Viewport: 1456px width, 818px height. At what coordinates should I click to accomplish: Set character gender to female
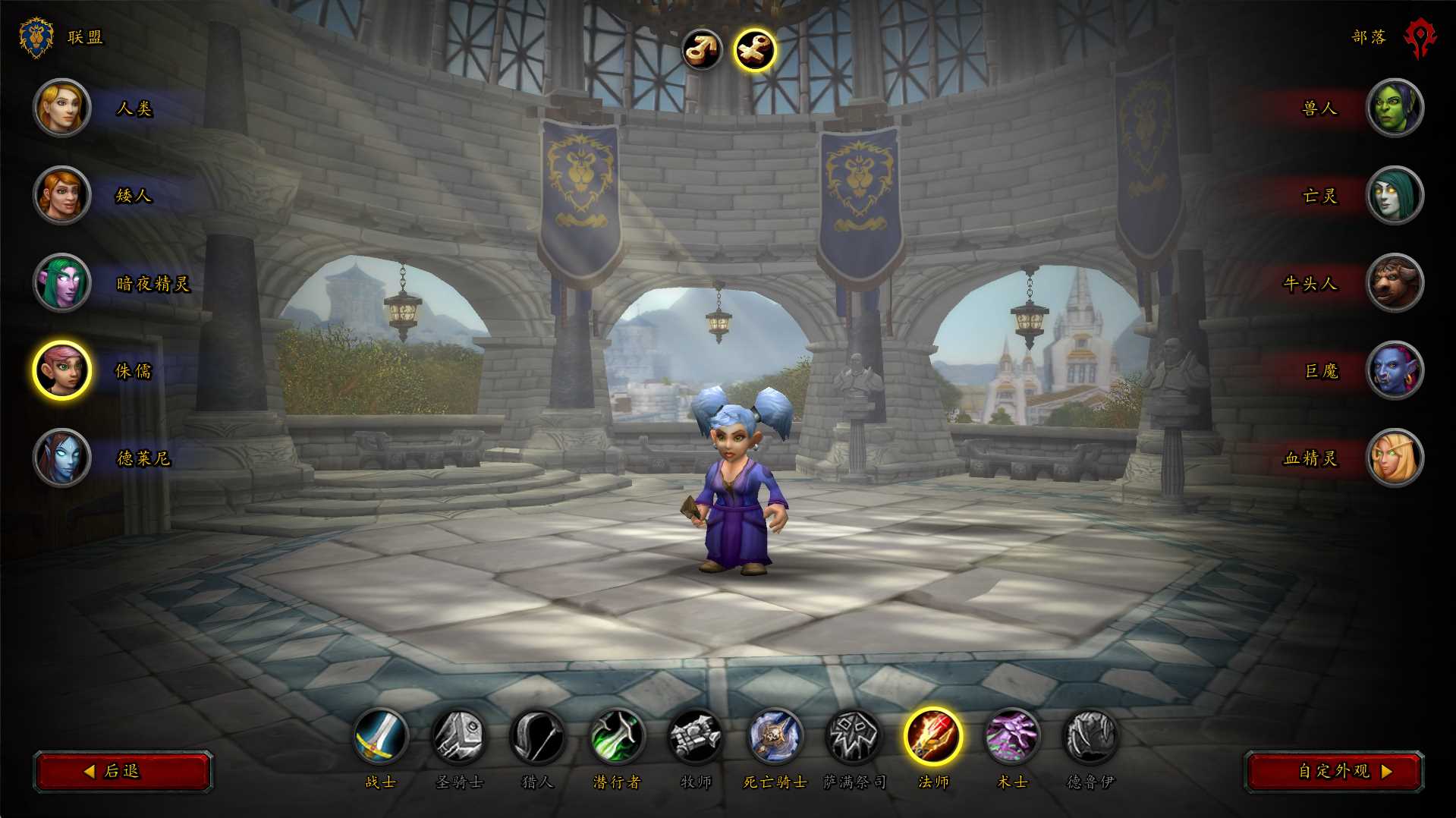754,50
